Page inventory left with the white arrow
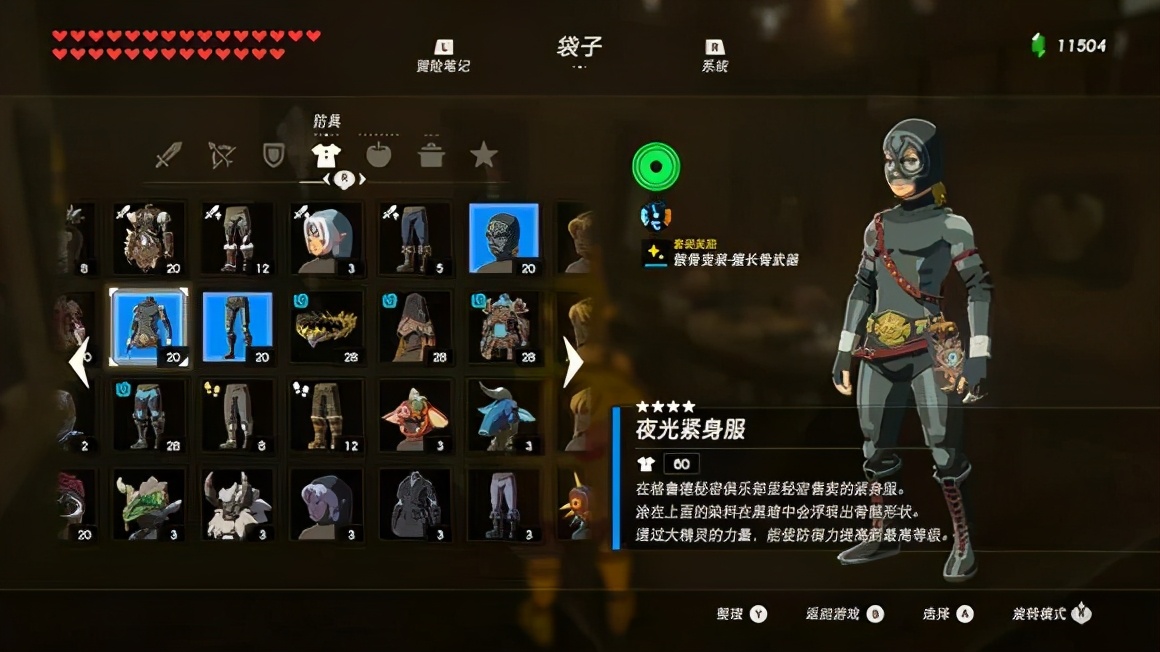This screenshot has width=1160, height=652. tap(79, 361)
